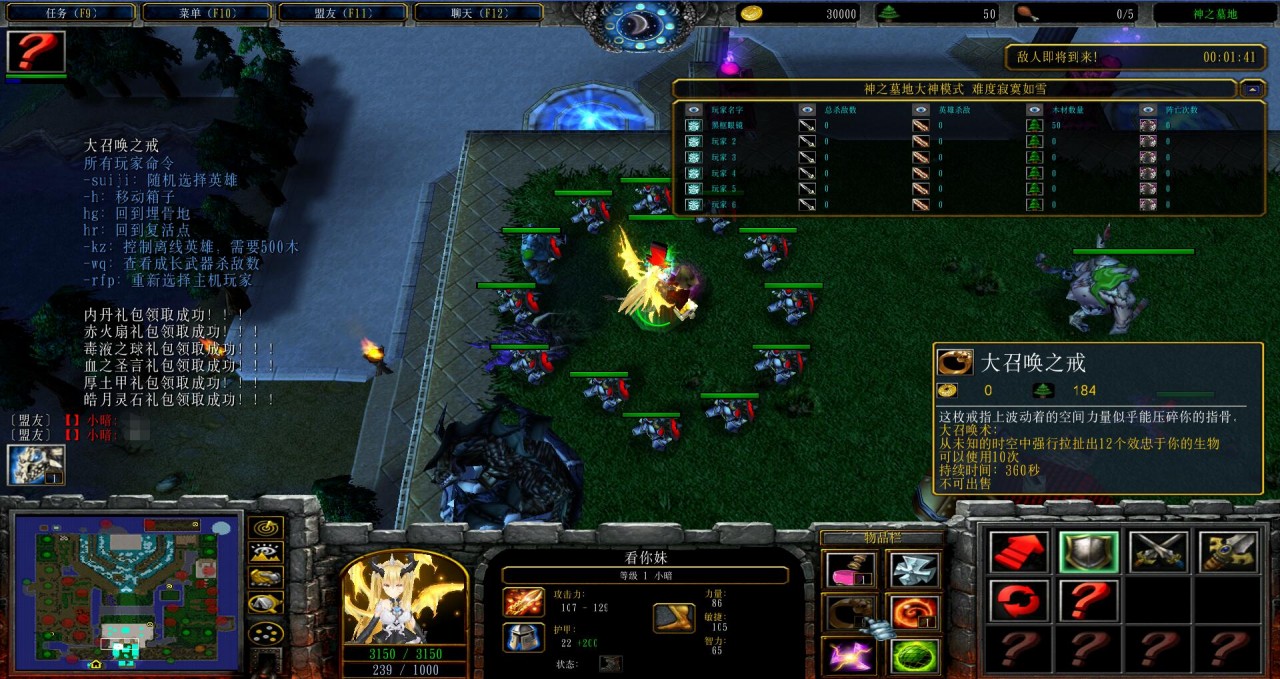This screenshot has height=679, width=1280.
Task: Toggle the formation movement button
Action: pyautogui.click(x=266, y=632)
